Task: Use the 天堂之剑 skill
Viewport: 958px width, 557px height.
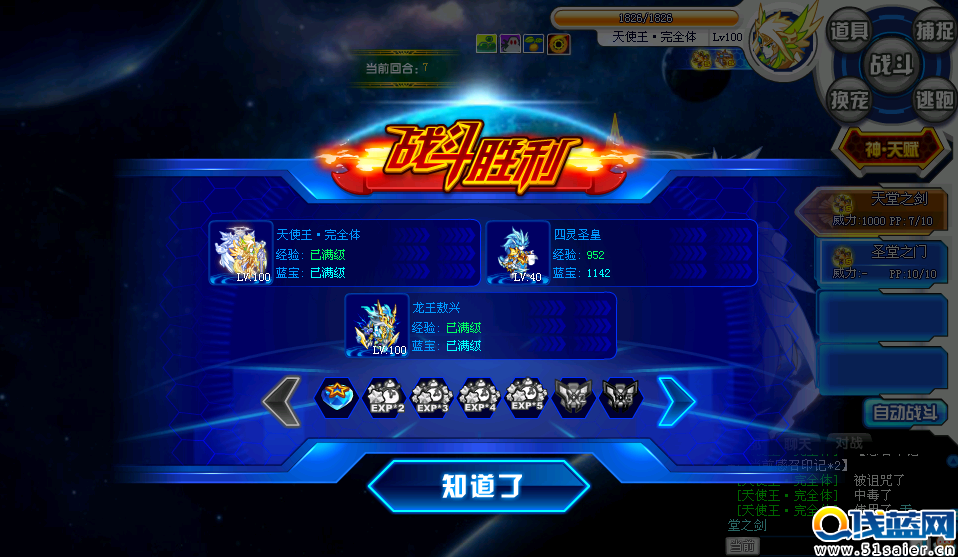Action: [x=884, y=209]
